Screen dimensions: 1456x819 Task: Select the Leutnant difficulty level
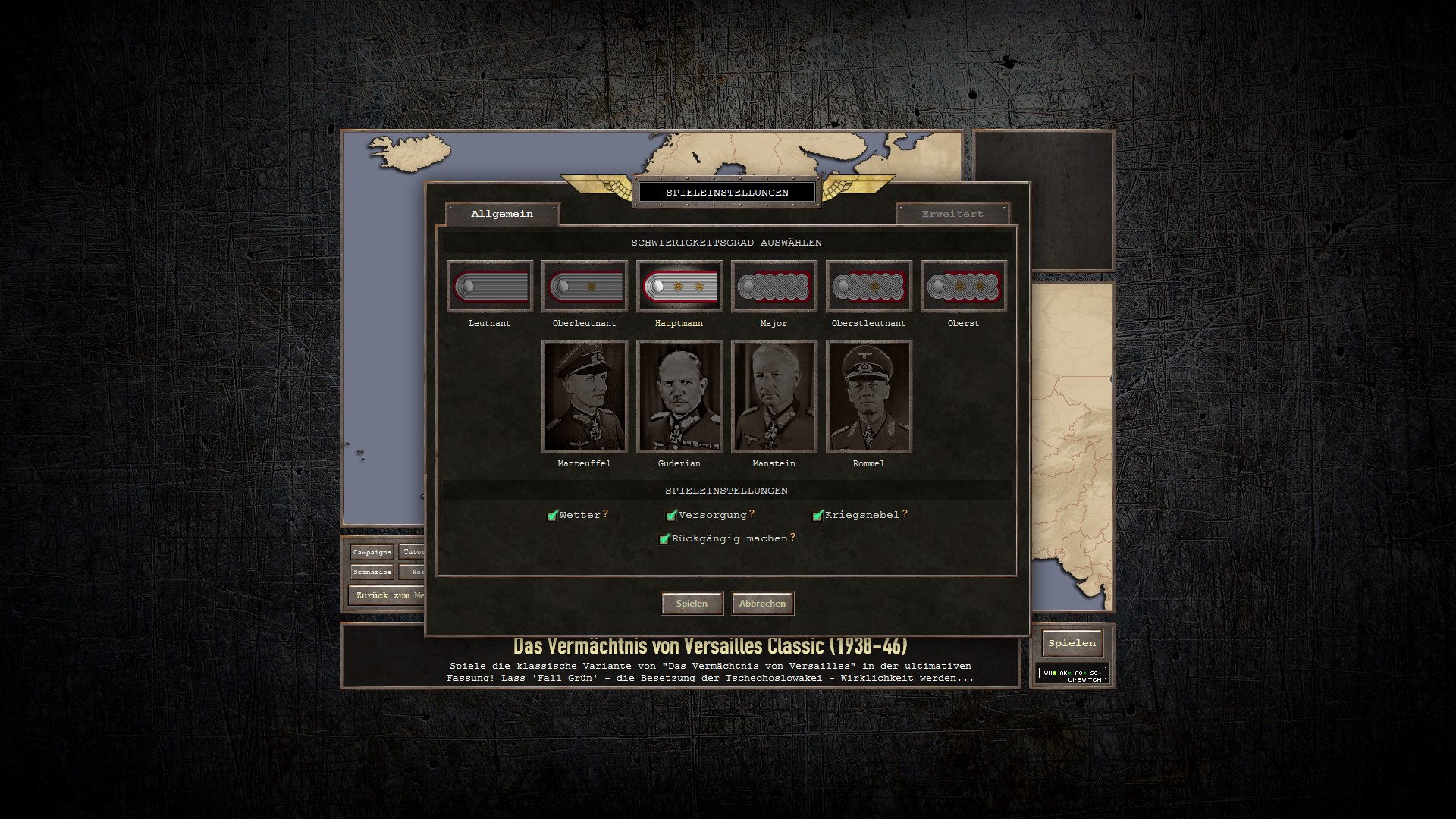tap(489, 287)
